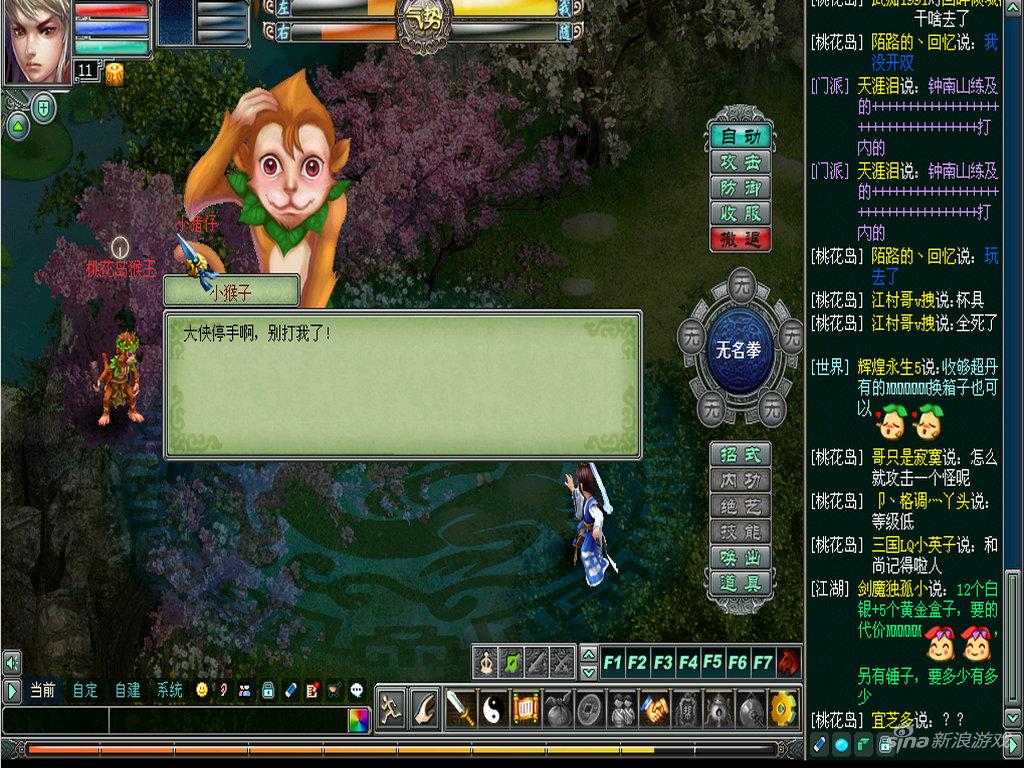Switch to the 系统 chat tab
The image size is (1024, 768).
point(169,690)
